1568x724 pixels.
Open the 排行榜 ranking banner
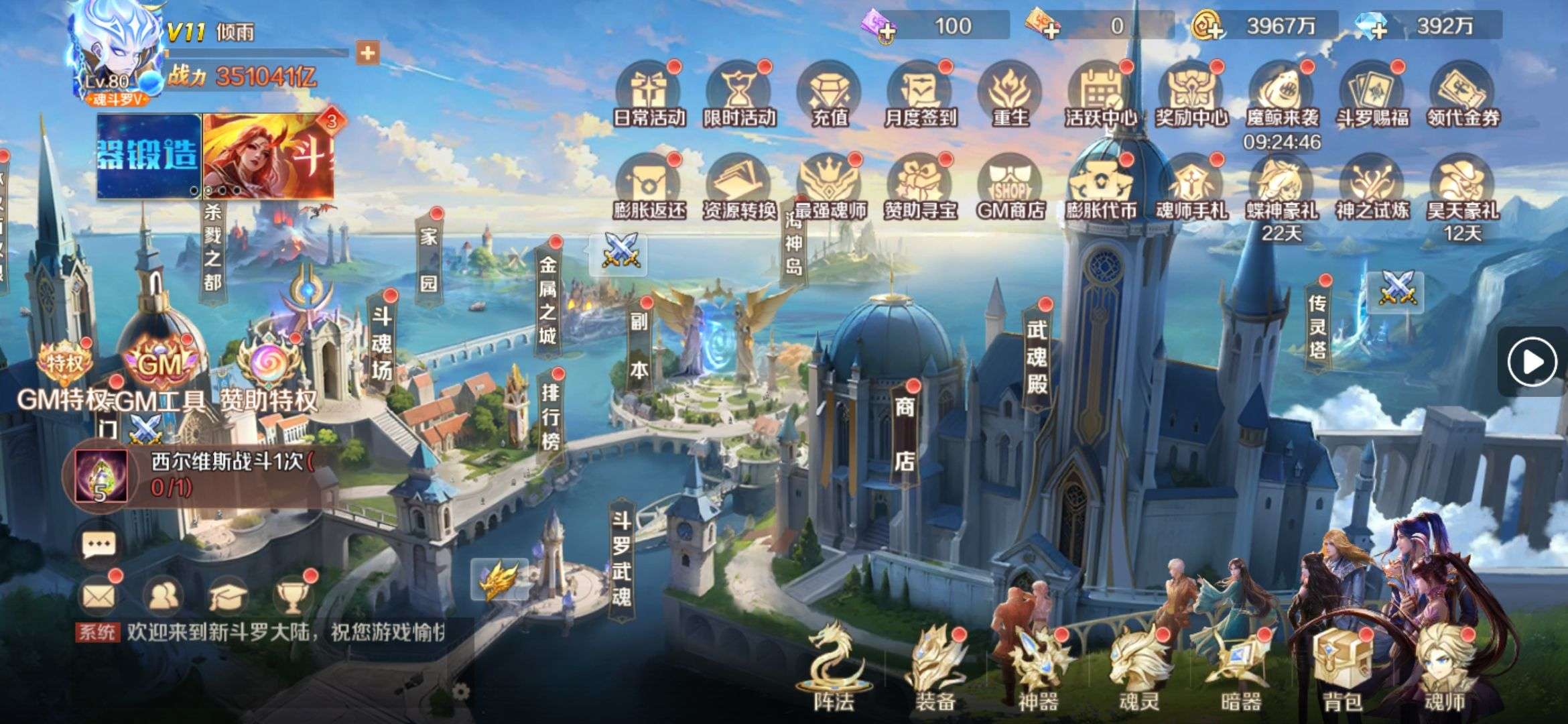(551, 416)
